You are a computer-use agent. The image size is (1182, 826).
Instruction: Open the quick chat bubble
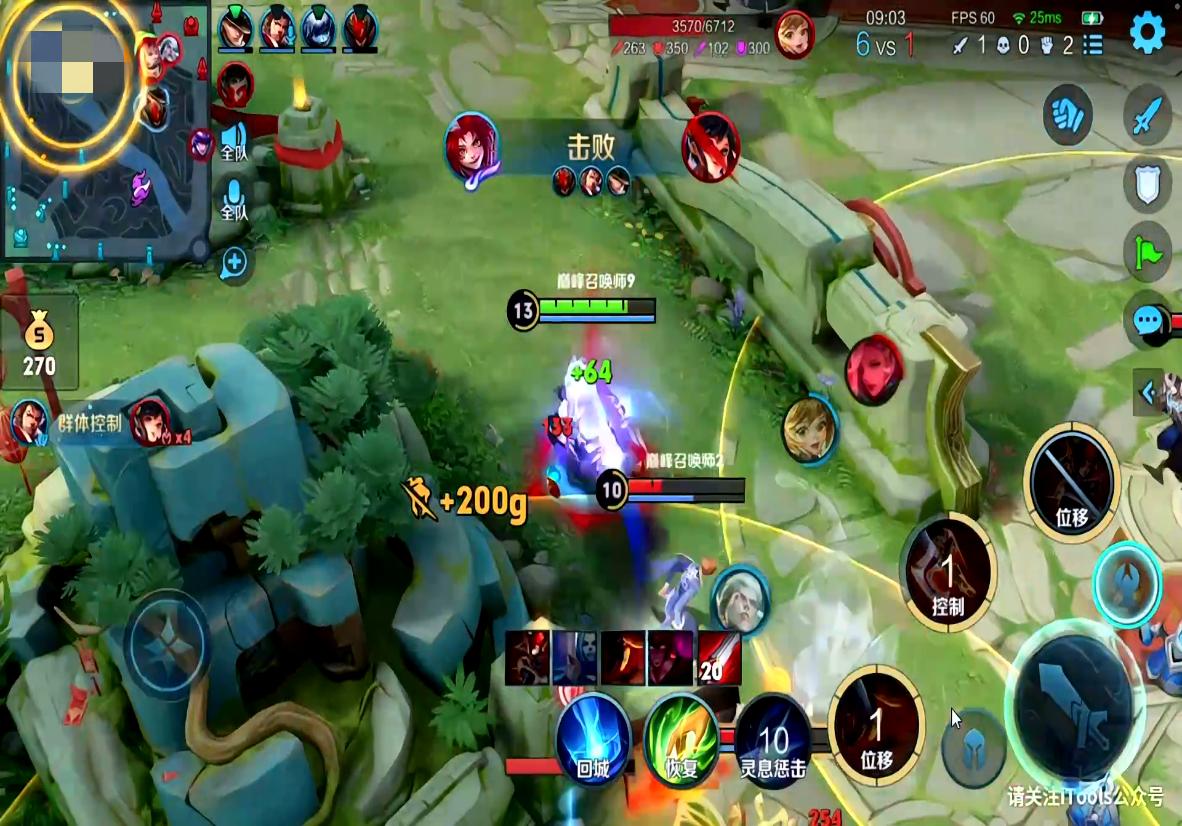pyautogui.click(x=1147, y=320)
